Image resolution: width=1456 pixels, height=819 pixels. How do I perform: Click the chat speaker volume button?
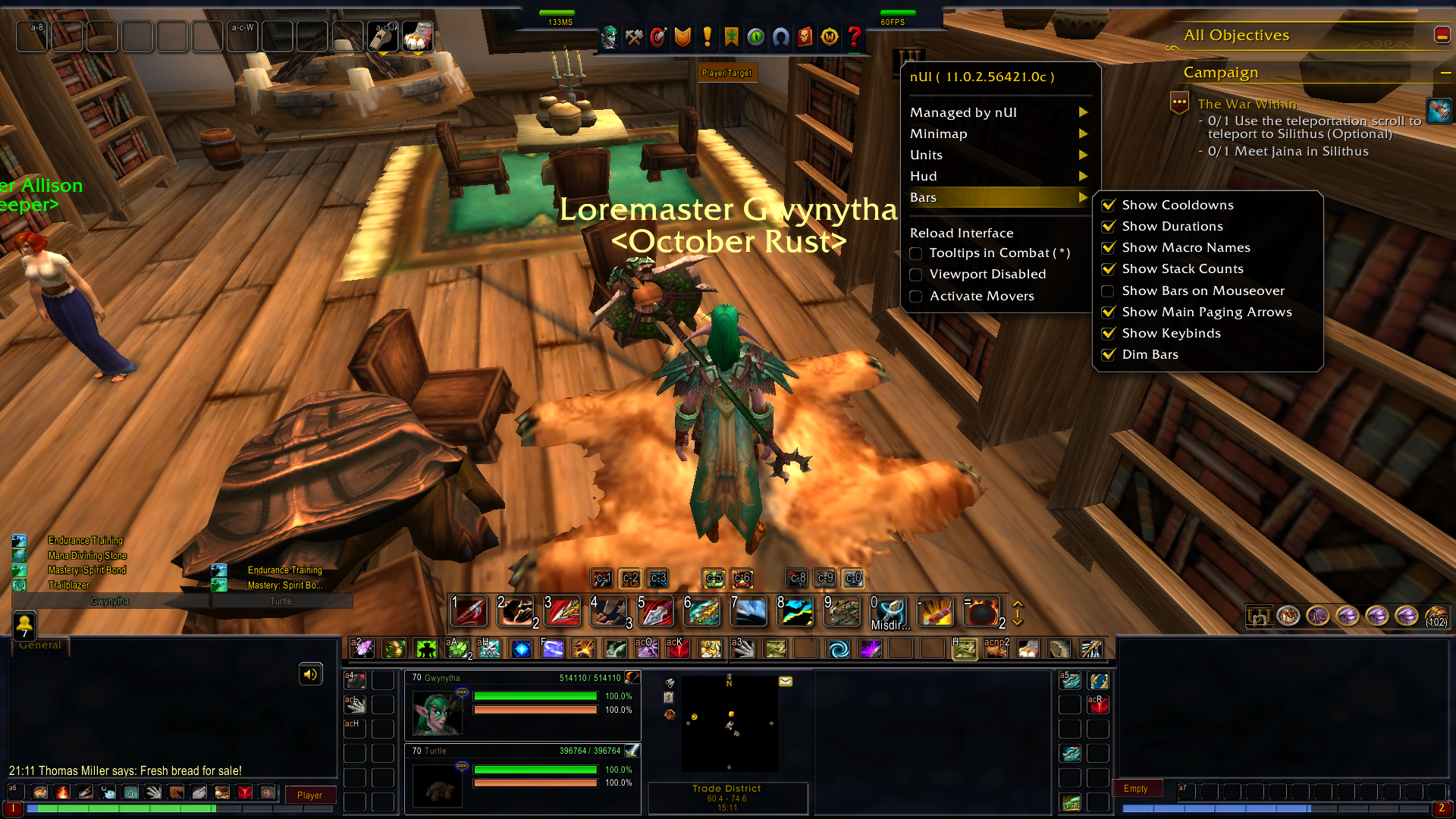click(x=311, y=674)
